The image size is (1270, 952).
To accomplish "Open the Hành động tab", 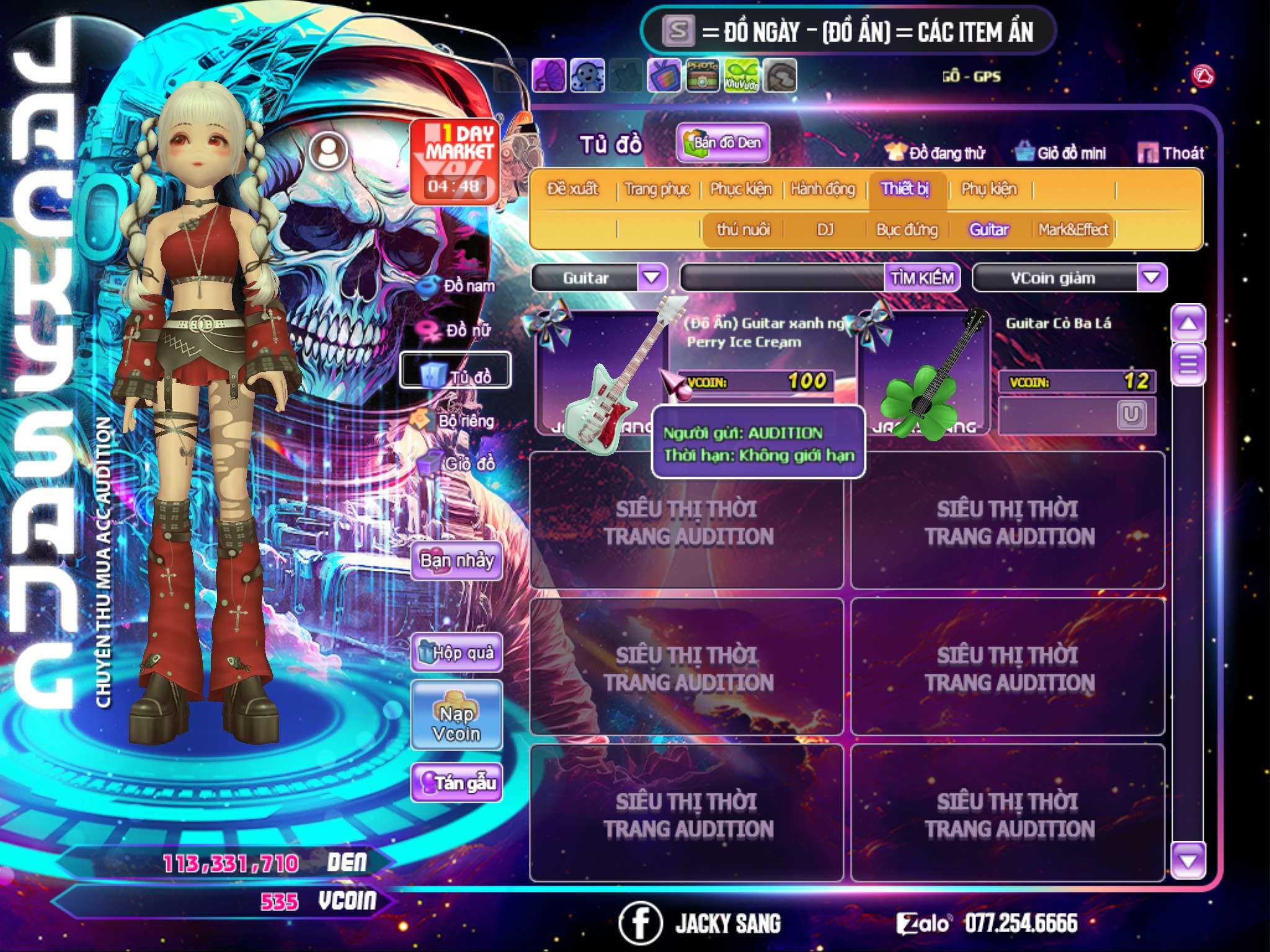I will (x=823, y=188).
